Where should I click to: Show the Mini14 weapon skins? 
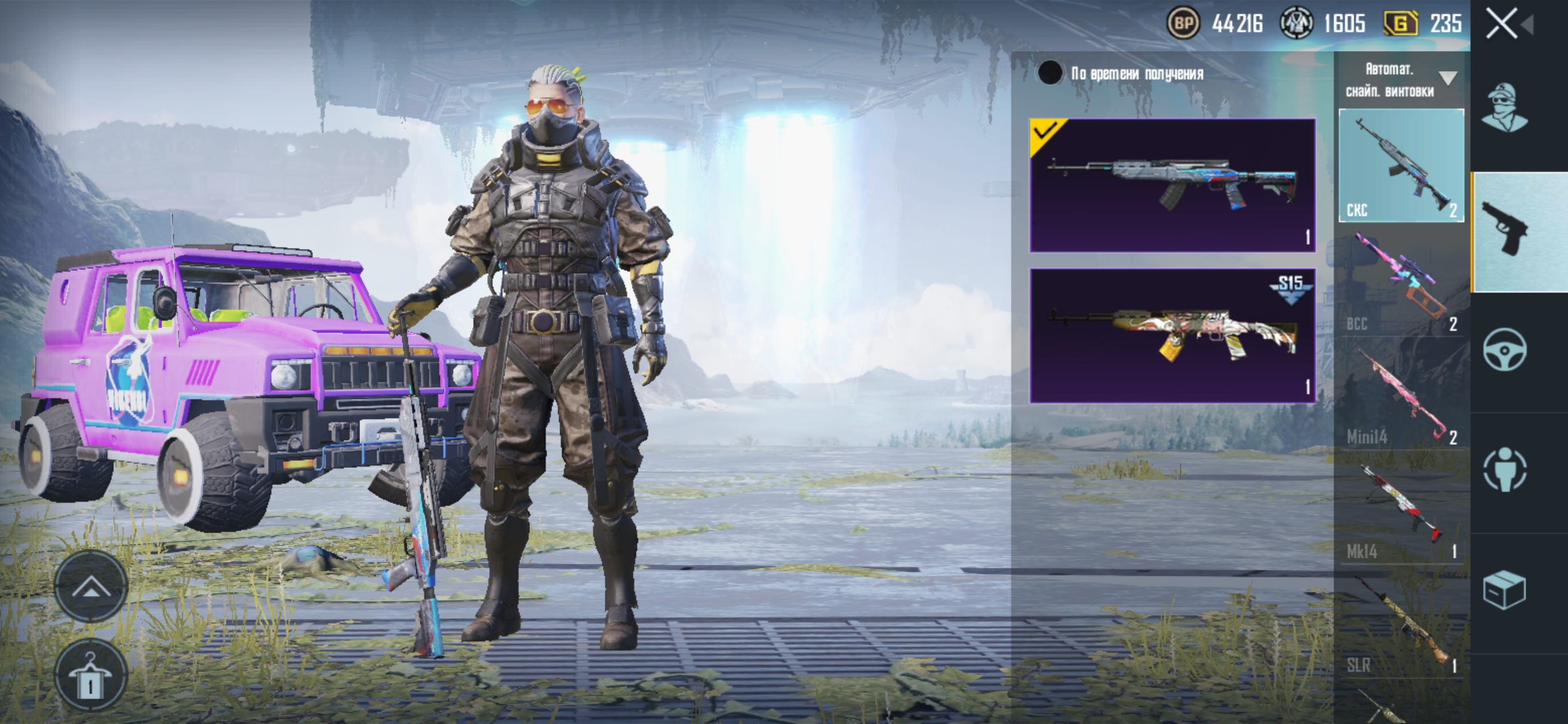pos(1400,396)
